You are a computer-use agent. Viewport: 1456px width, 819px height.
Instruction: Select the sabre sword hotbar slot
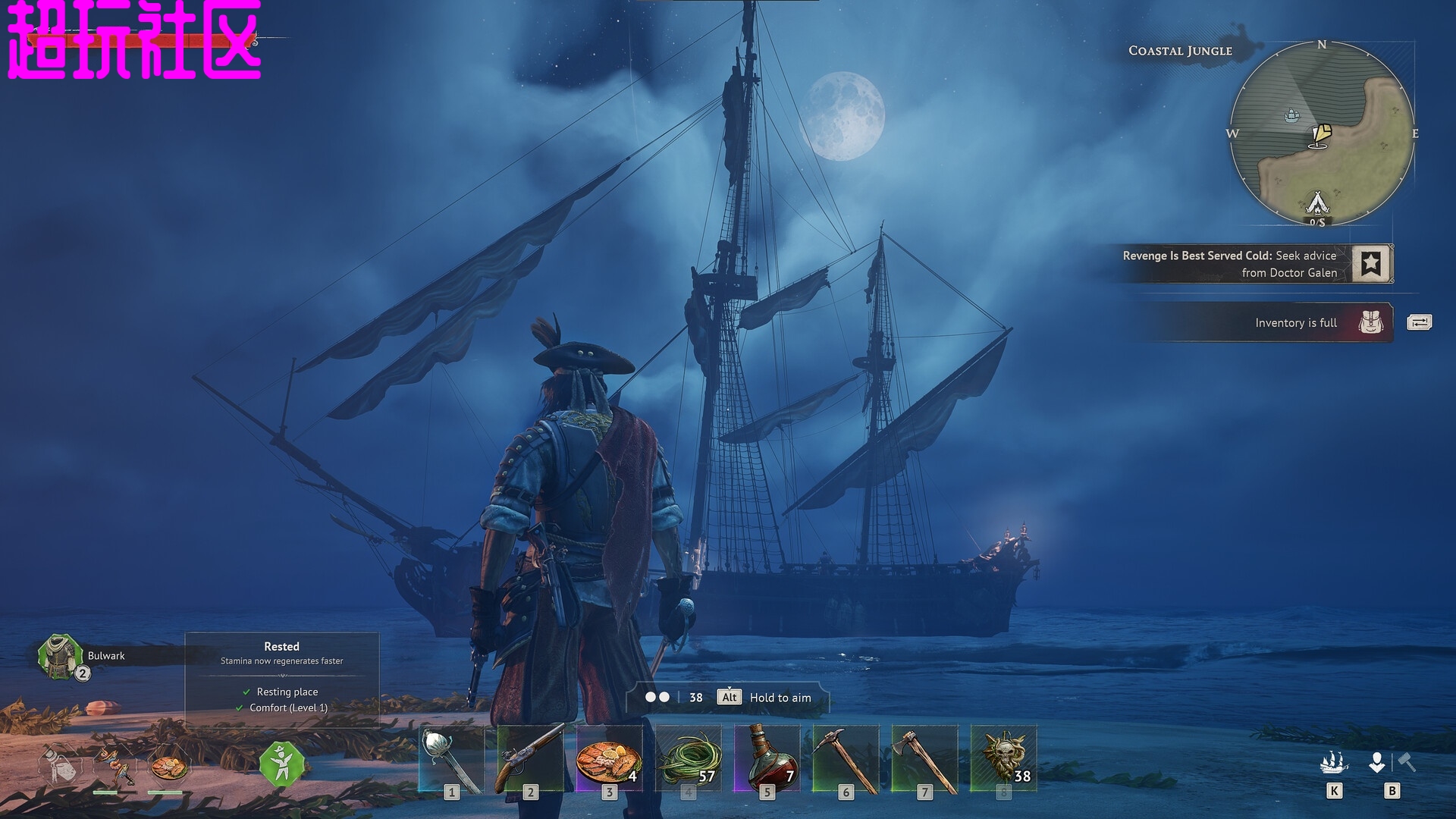click(x=452, y=760)
